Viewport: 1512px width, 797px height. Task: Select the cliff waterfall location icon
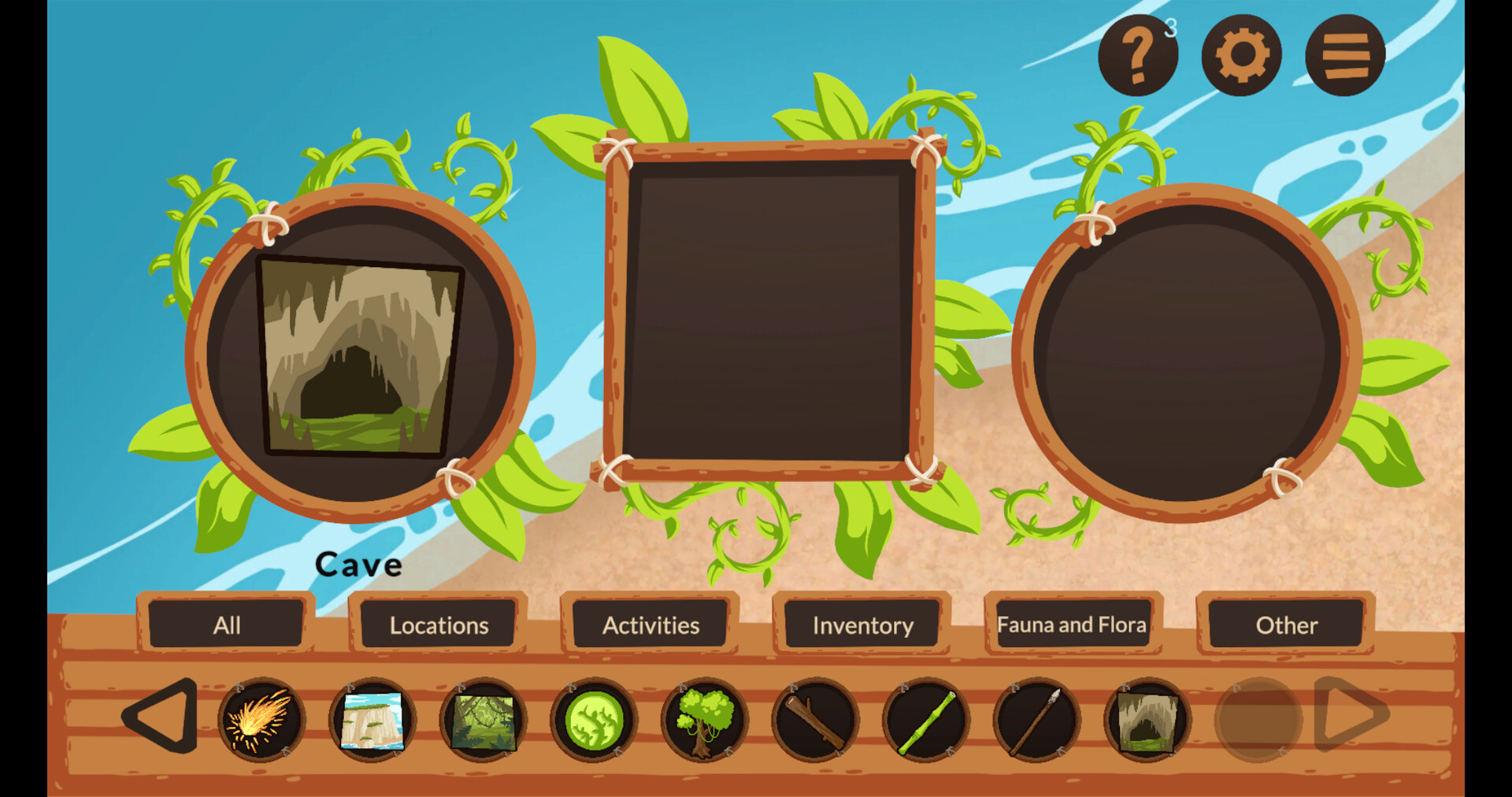(x=371, y=719)
